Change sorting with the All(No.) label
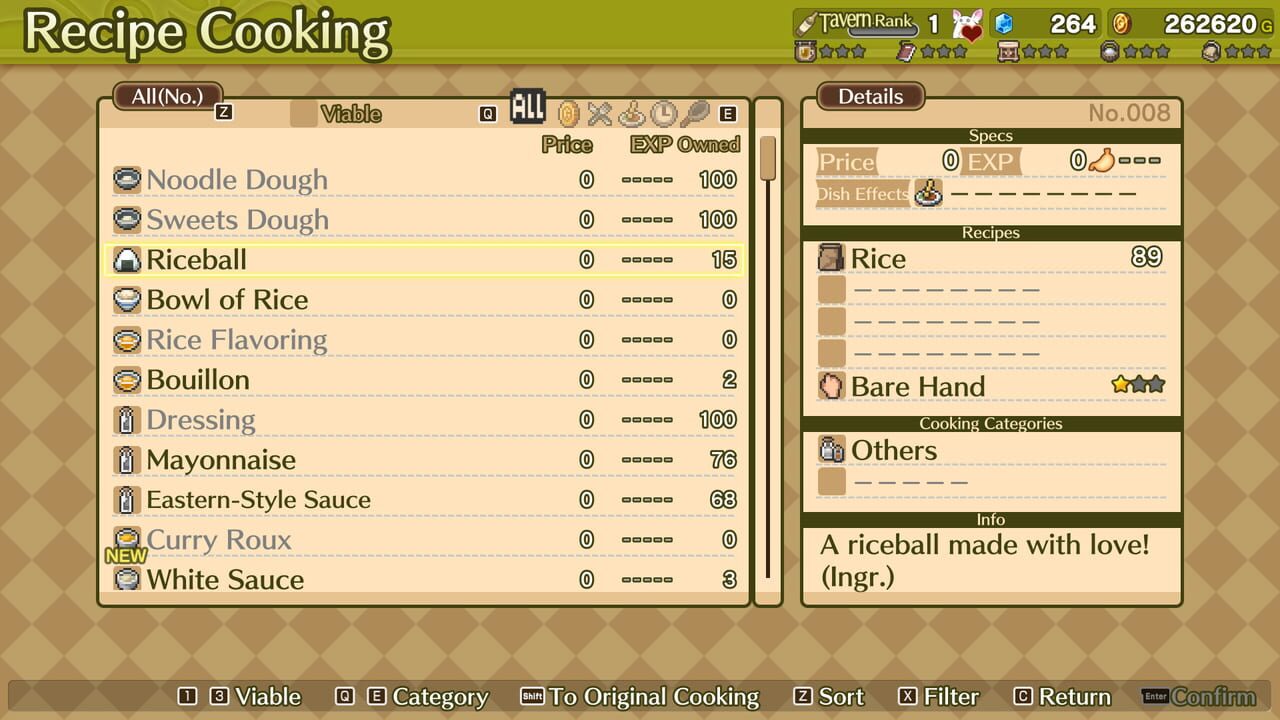The image size is (1280, 720). (167, 96)
